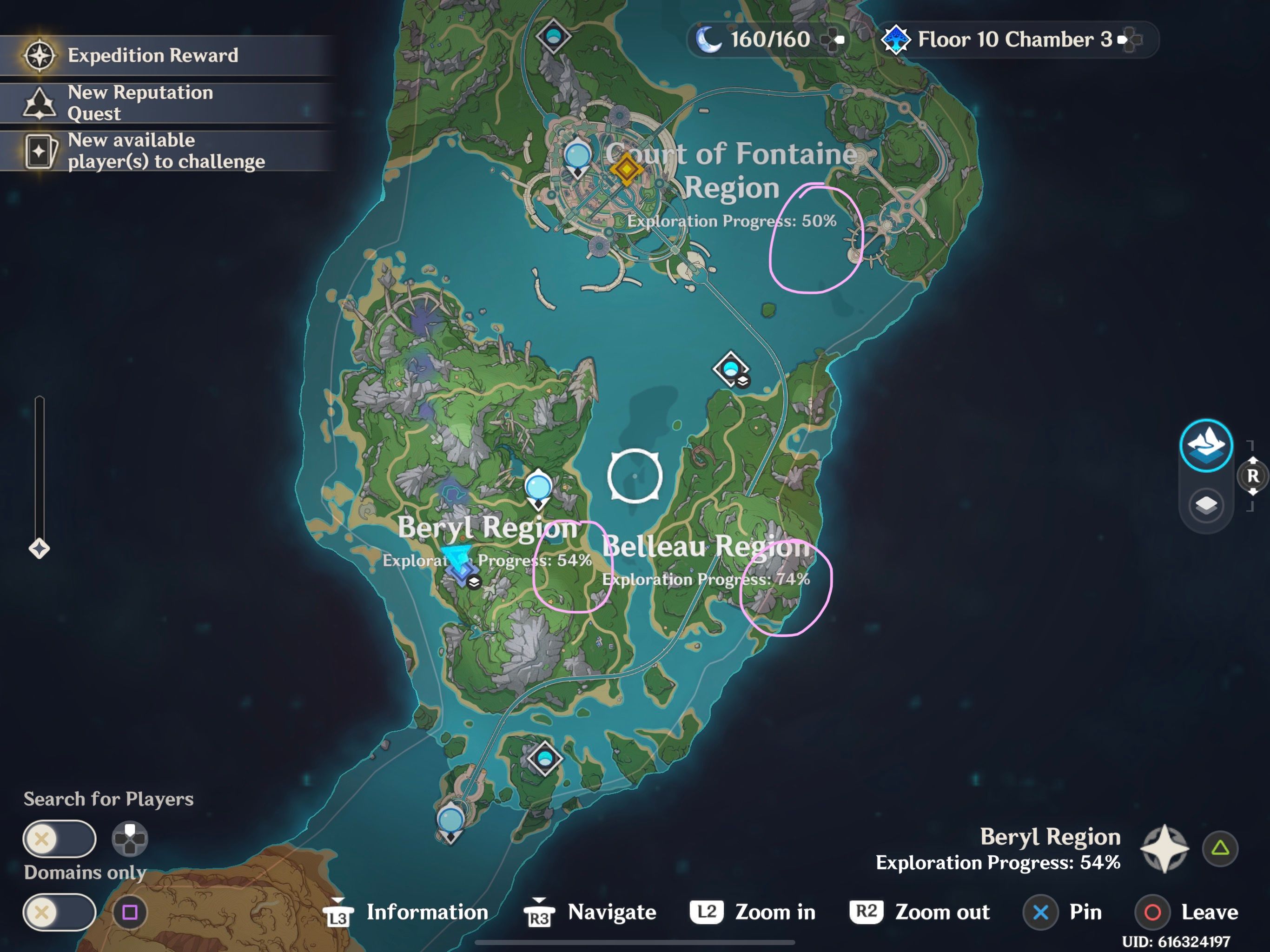Switch to the map layers view on right panel

click(x=1206, y=505)
